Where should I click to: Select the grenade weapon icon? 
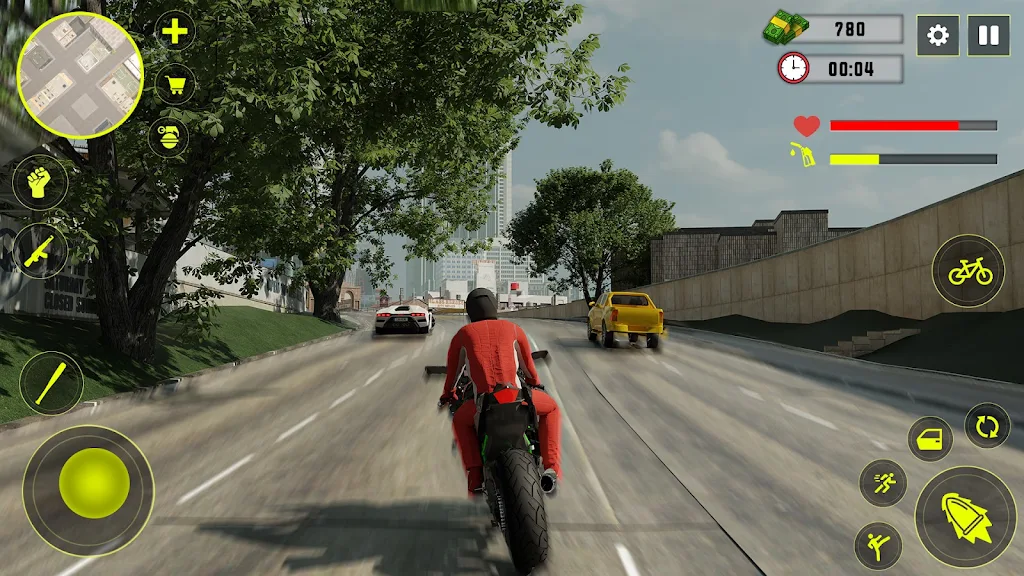(x=168, y=136)
